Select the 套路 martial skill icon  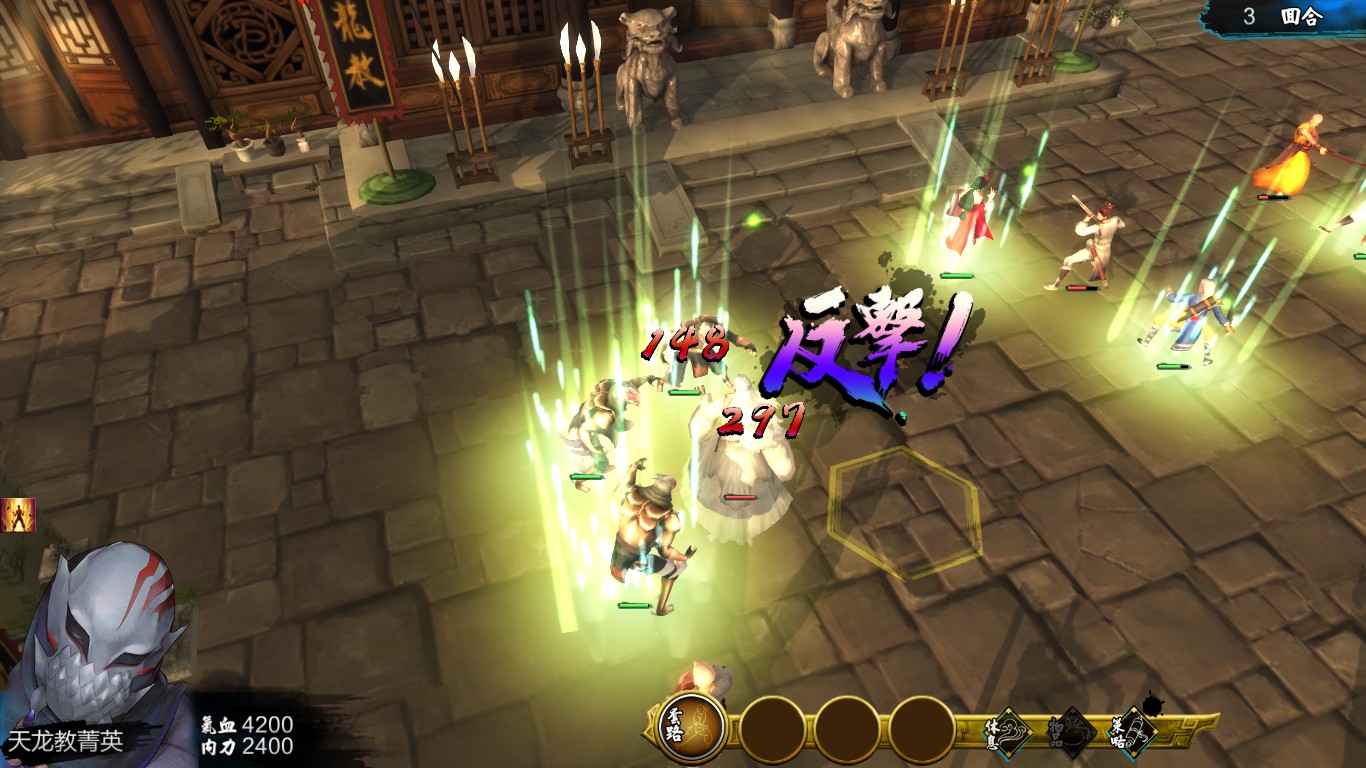(x=692, y=729)
